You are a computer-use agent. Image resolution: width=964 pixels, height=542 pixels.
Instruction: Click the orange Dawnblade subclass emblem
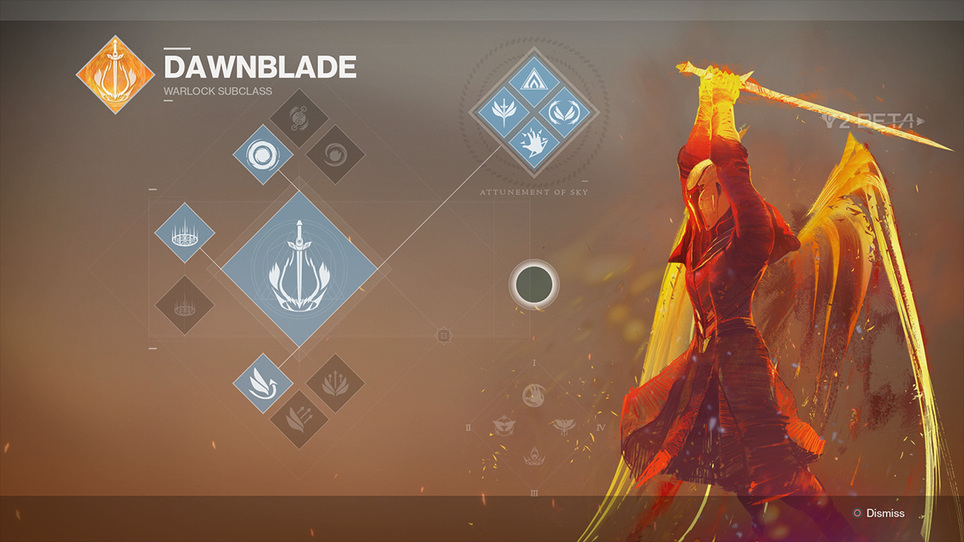[114, 74]
